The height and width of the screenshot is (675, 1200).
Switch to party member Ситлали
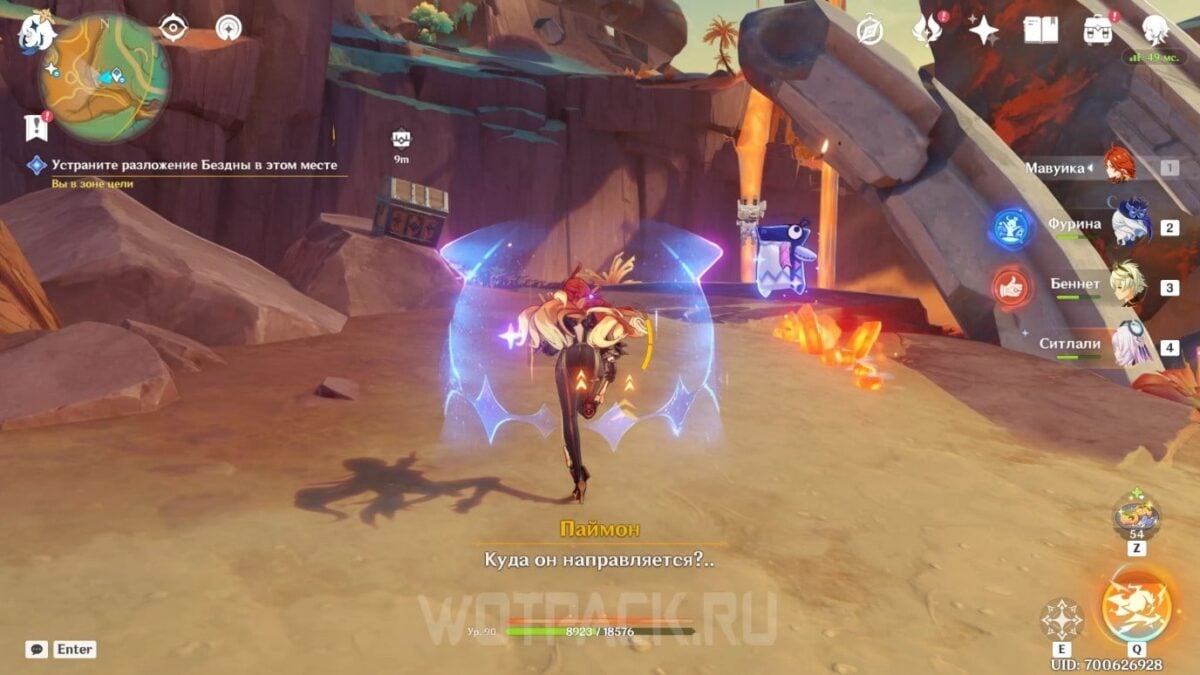click(1130, 345)
